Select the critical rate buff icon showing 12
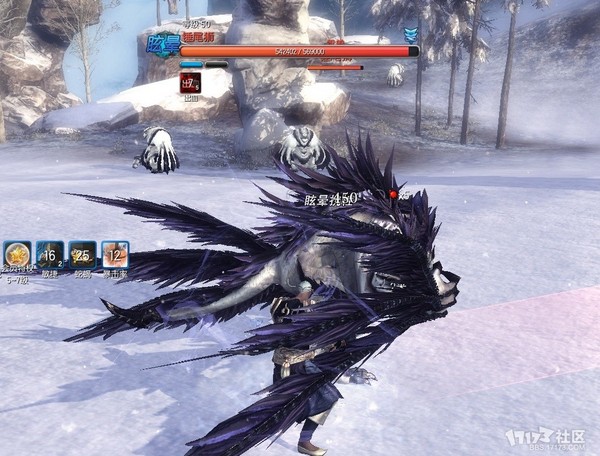Viewport: 600px width, 456px height. pos(115,255)
